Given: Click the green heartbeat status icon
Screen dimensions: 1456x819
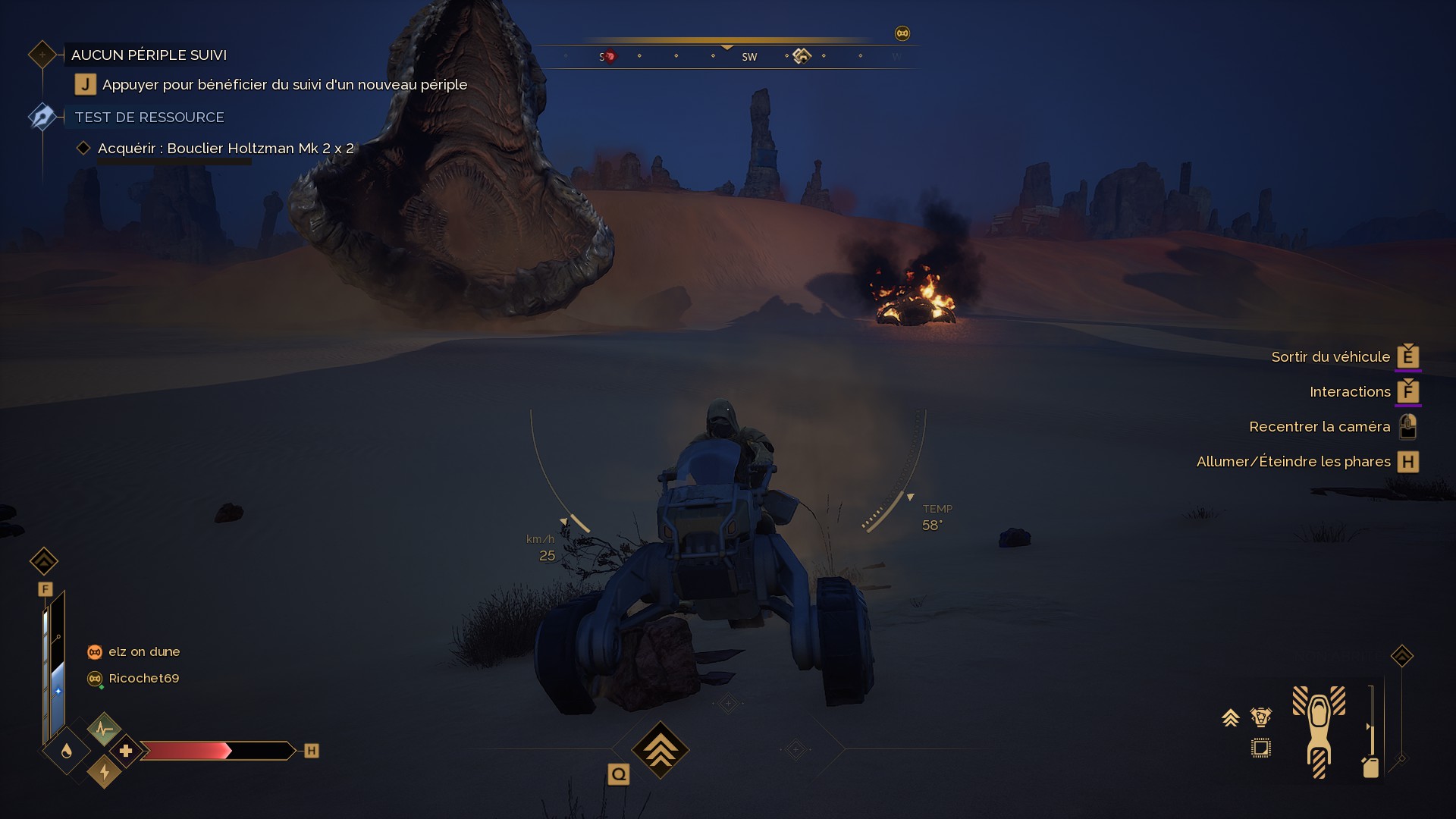Looking at the screenshot, I should pos(104,730).
